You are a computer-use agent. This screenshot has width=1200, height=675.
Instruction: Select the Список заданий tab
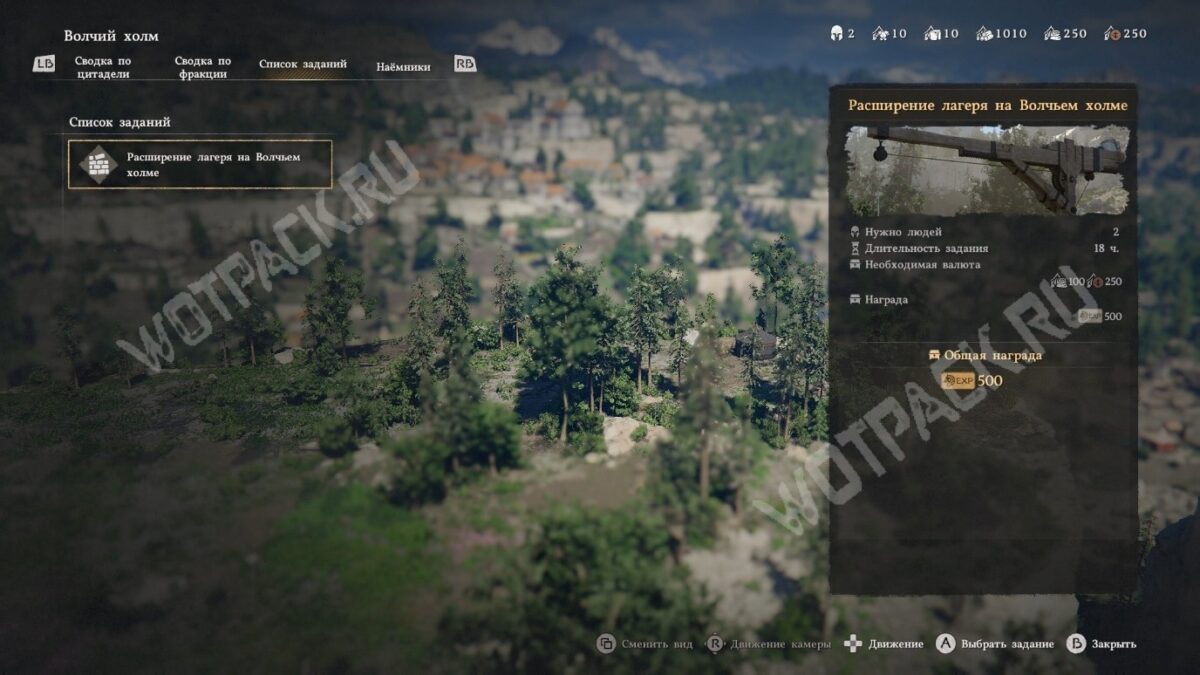click(303, 64)
